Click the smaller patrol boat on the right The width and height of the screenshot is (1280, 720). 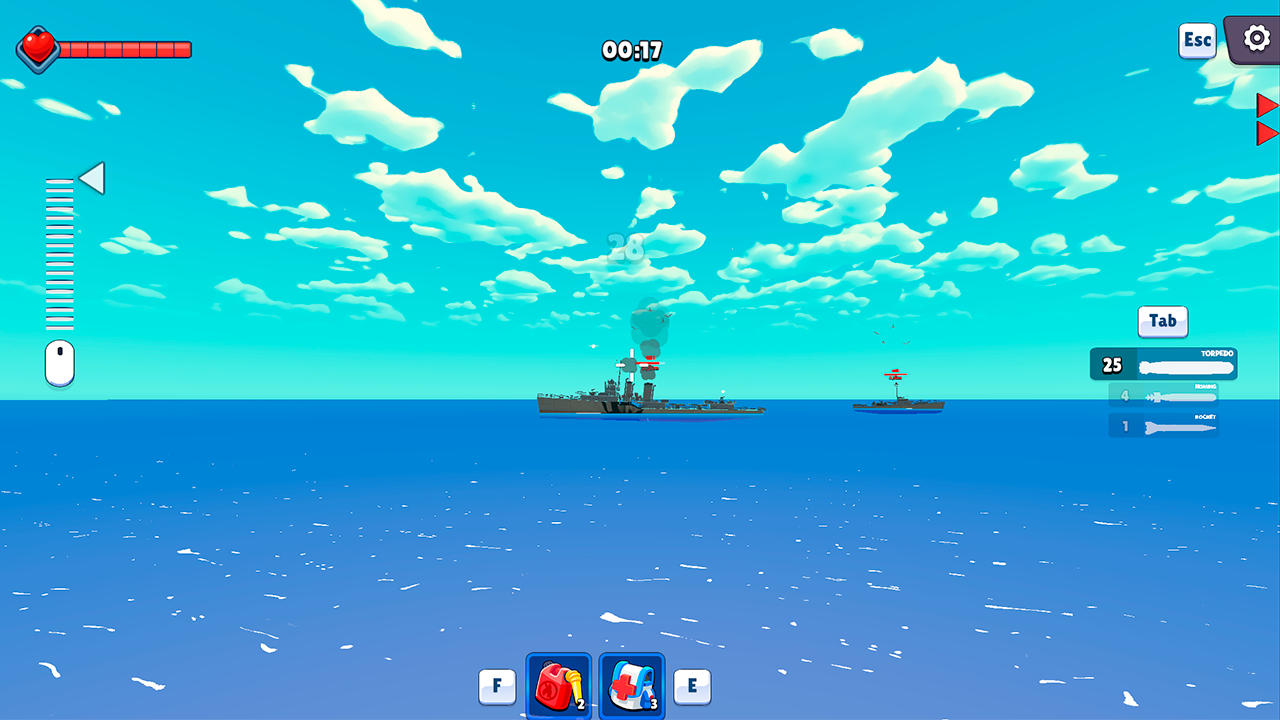897,404
